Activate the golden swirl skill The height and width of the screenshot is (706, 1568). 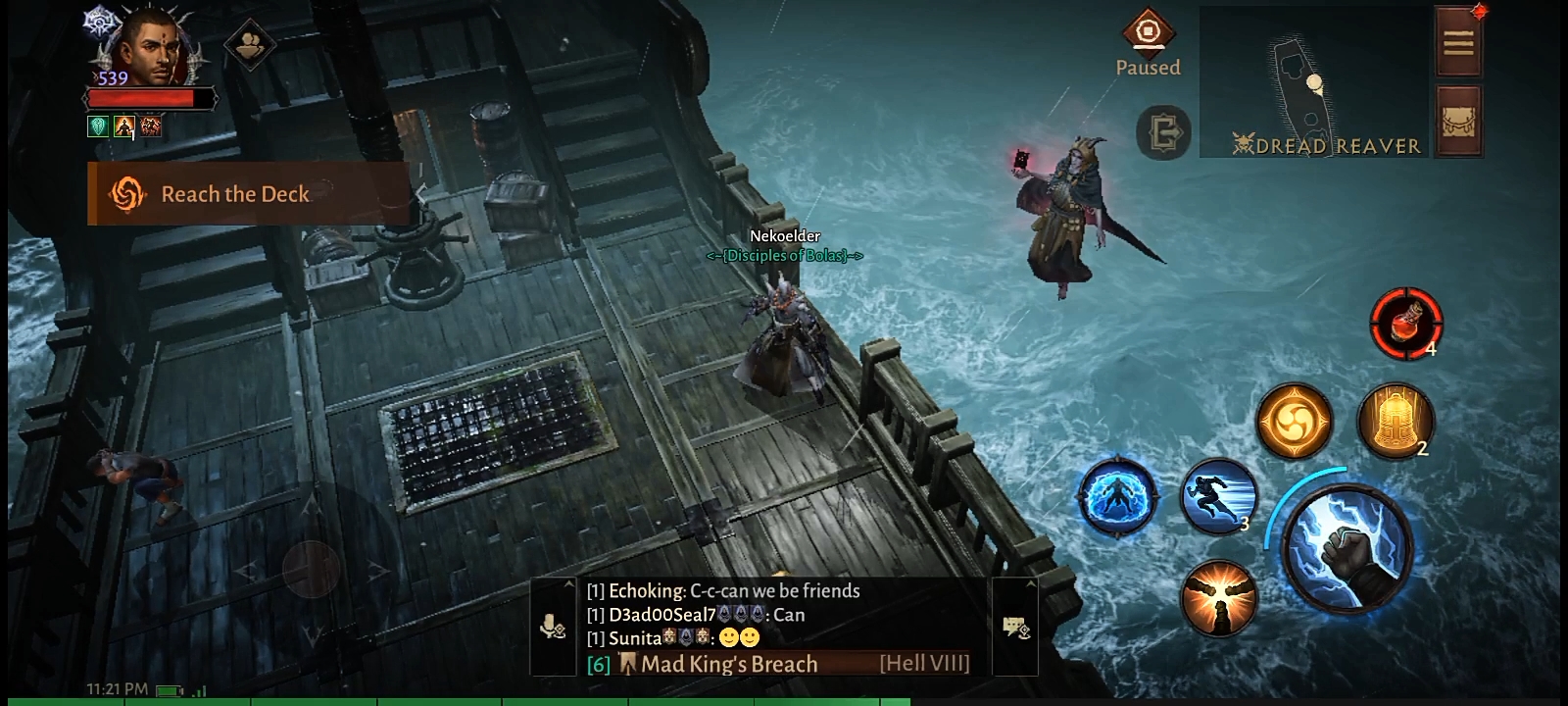(1295, 422)
